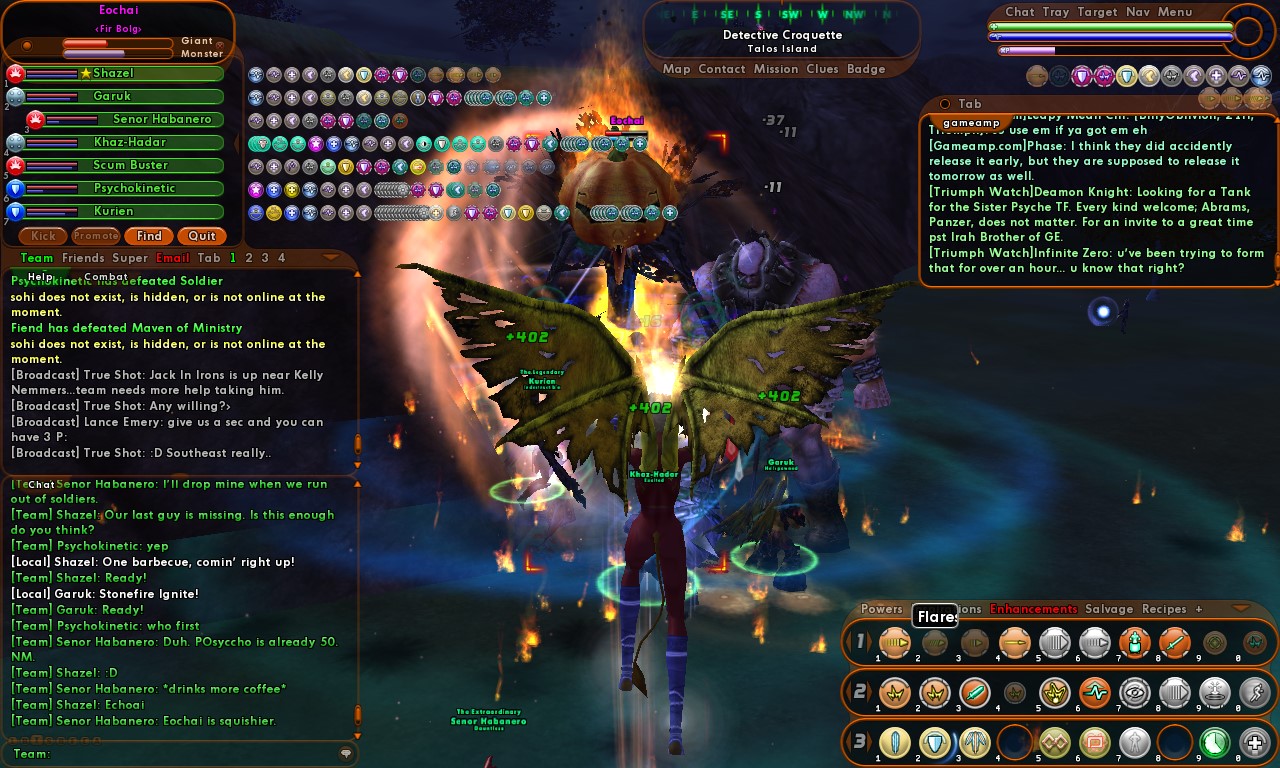Open the Recipes window

[1164, 609]
